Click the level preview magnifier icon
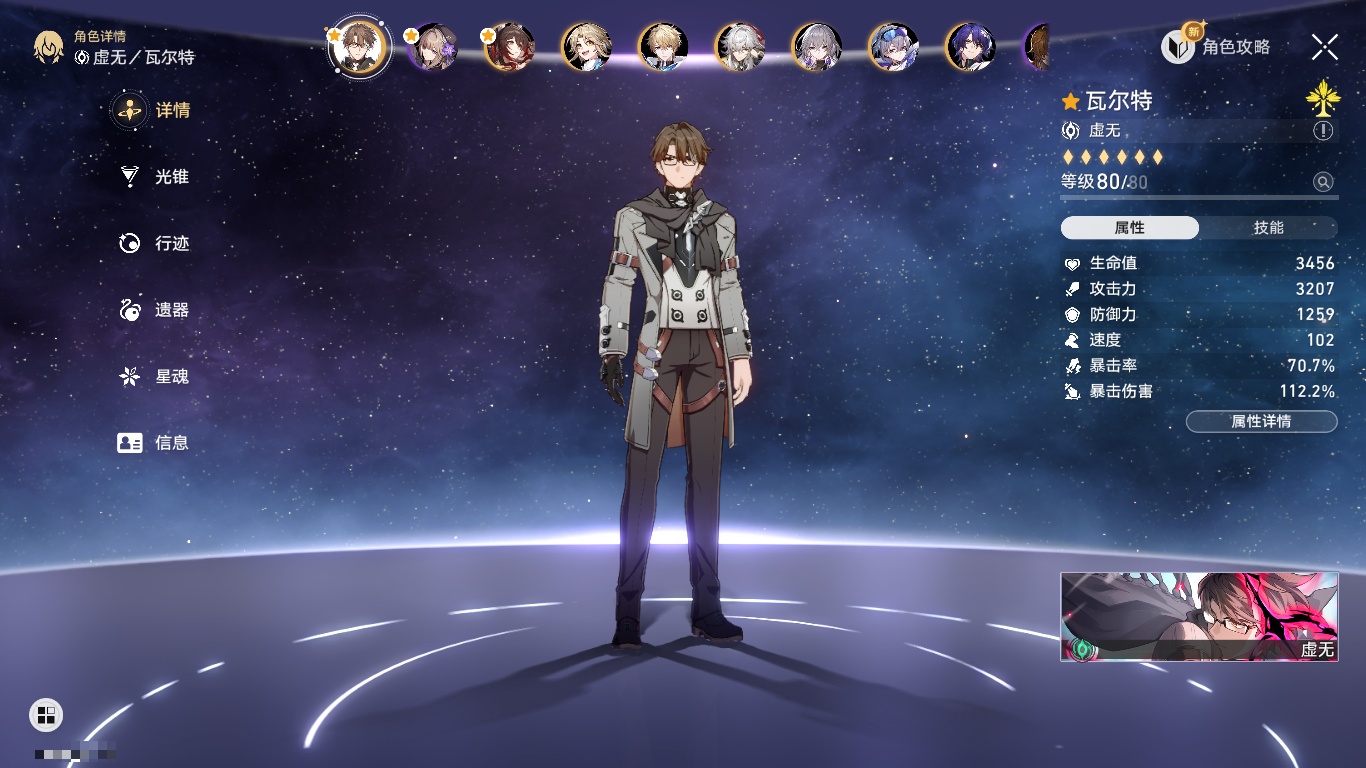Image resolution: width=1366 pixels, height=768 pixels. pos(1323,182)
